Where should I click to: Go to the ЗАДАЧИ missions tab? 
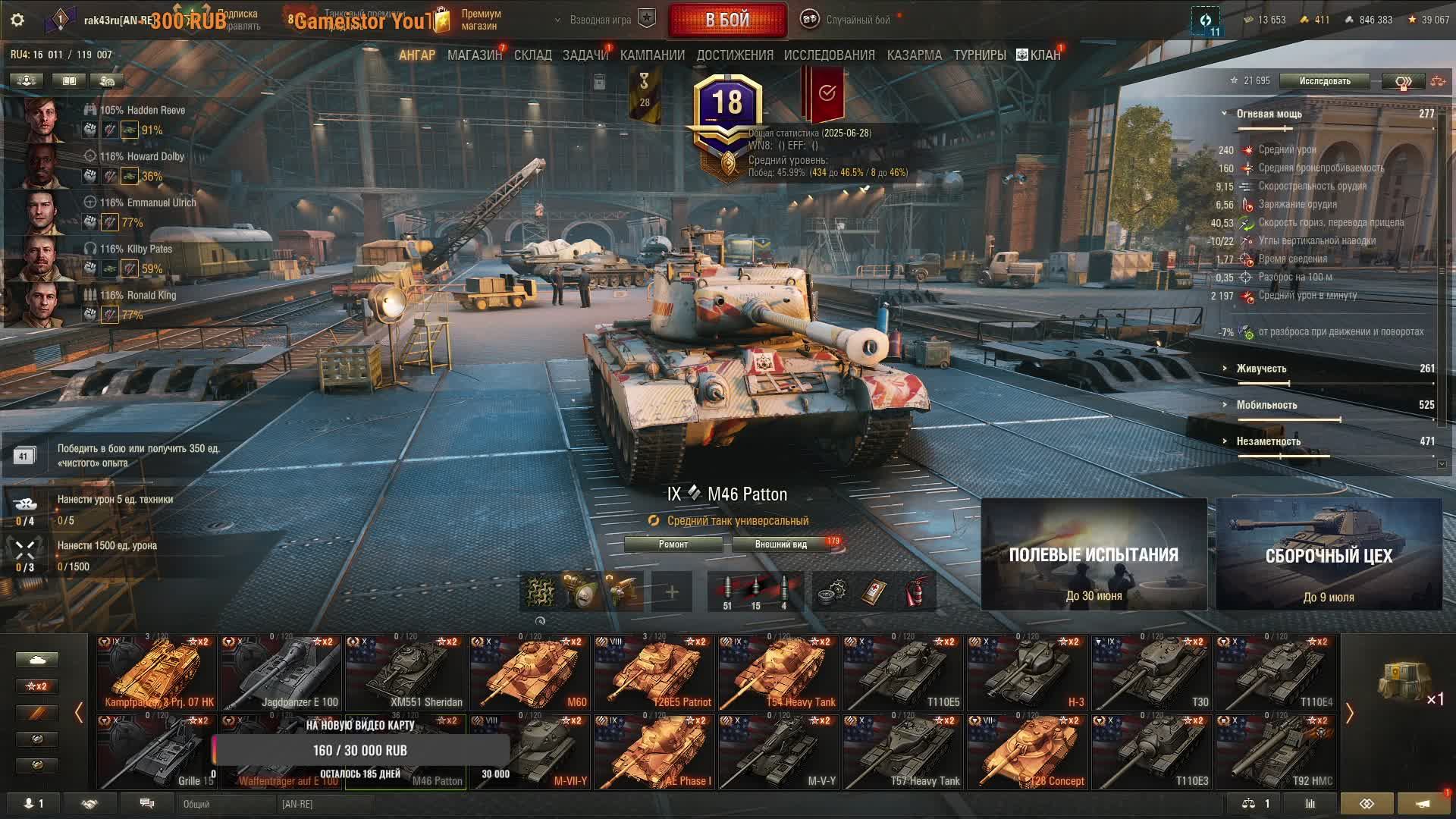[x=585, y=55]
